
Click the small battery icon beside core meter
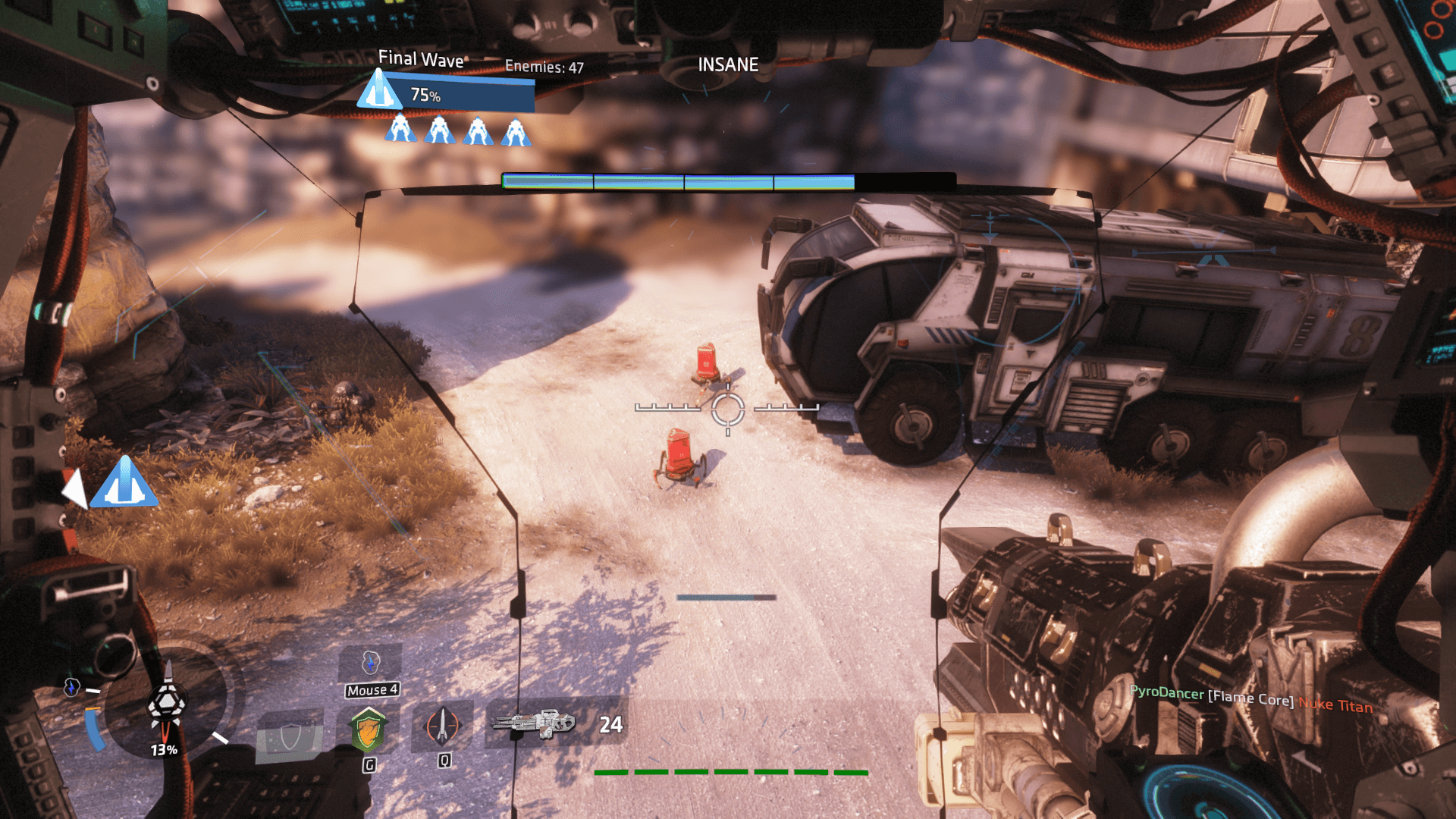71,688
